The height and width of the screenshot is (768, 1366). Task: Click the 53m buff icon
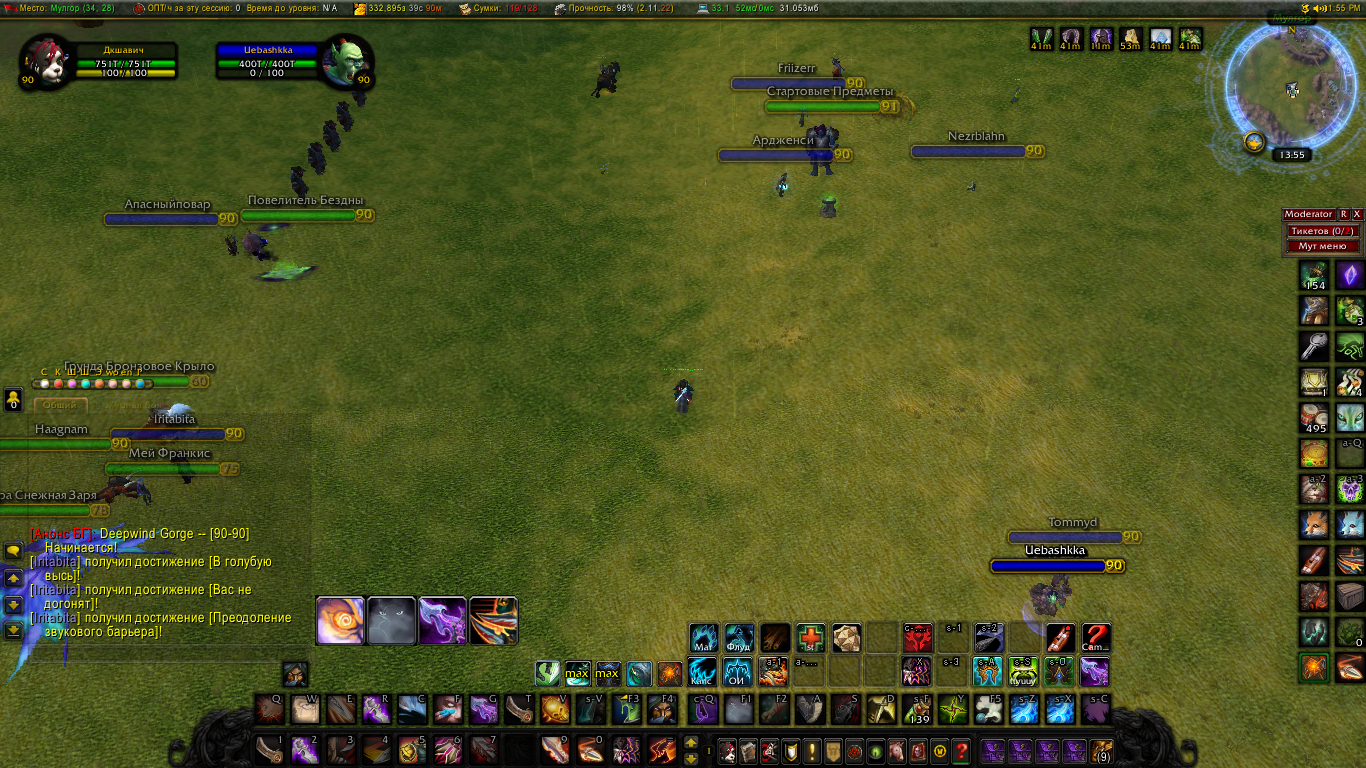point(1130,39)
